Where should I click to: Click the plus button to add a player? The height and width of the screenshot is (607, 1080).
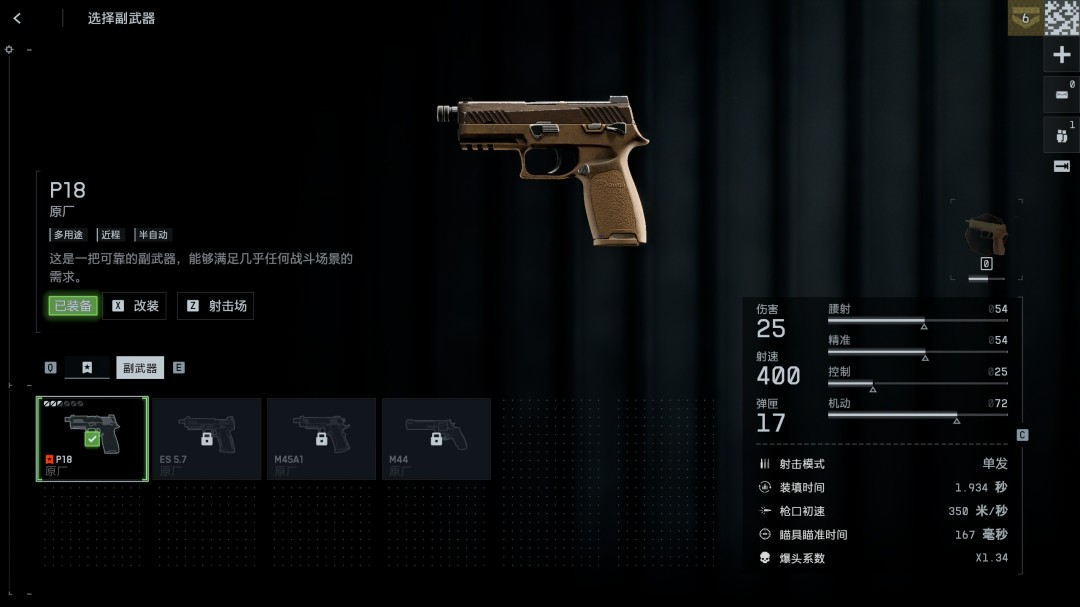click(1062, 55)
